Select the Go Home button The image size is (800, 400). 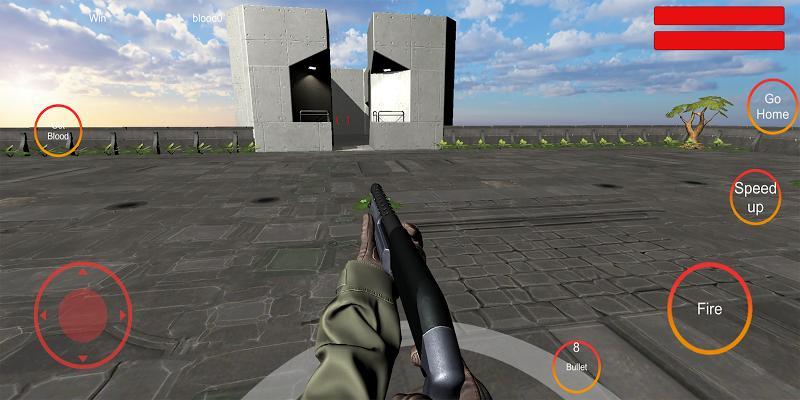pyautogui.click(x=771, y=106)
